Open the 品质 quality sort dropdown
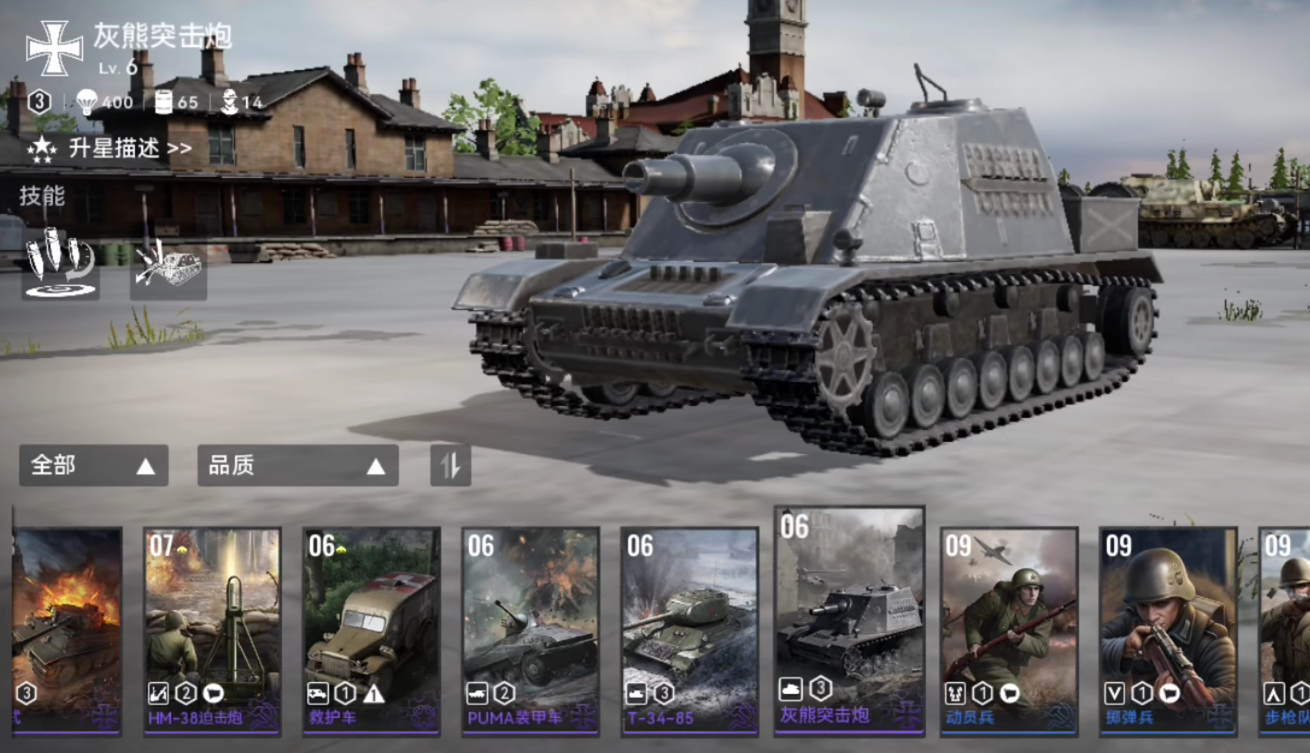 [297, 465]
